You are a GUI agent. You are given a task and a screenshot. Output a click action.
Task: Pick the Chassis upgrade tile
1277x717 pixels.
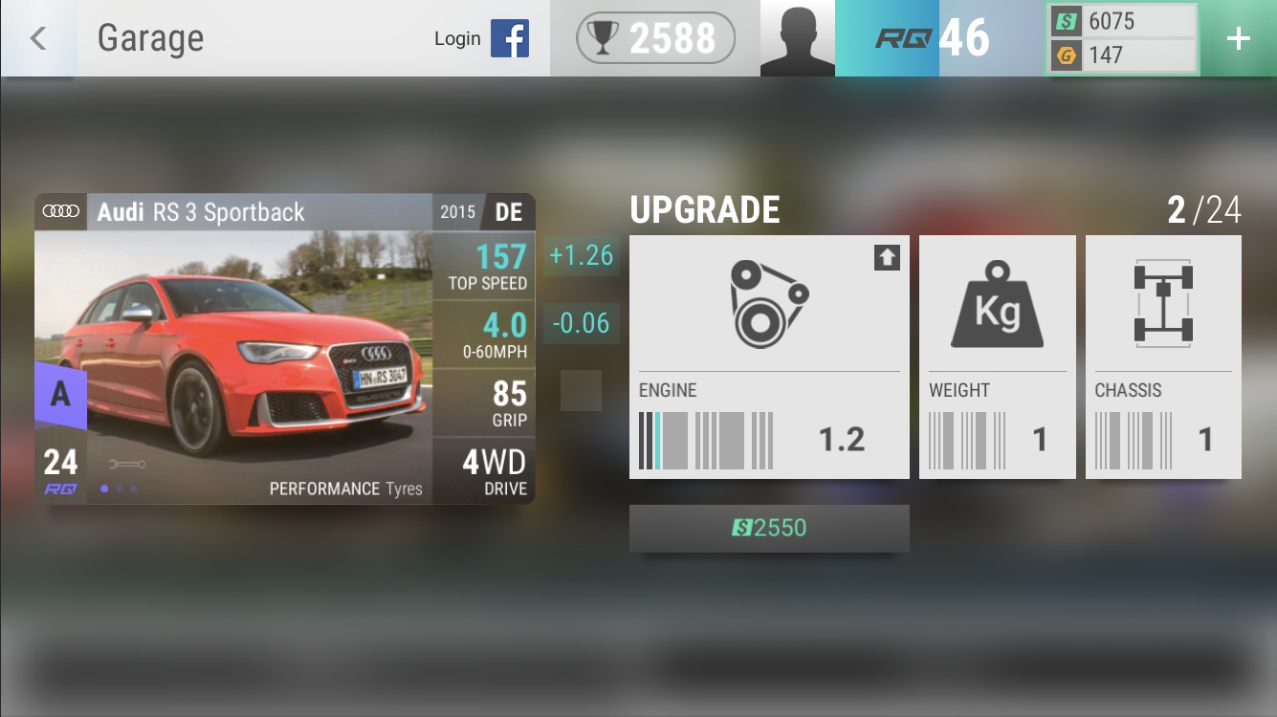[1163, 357]
